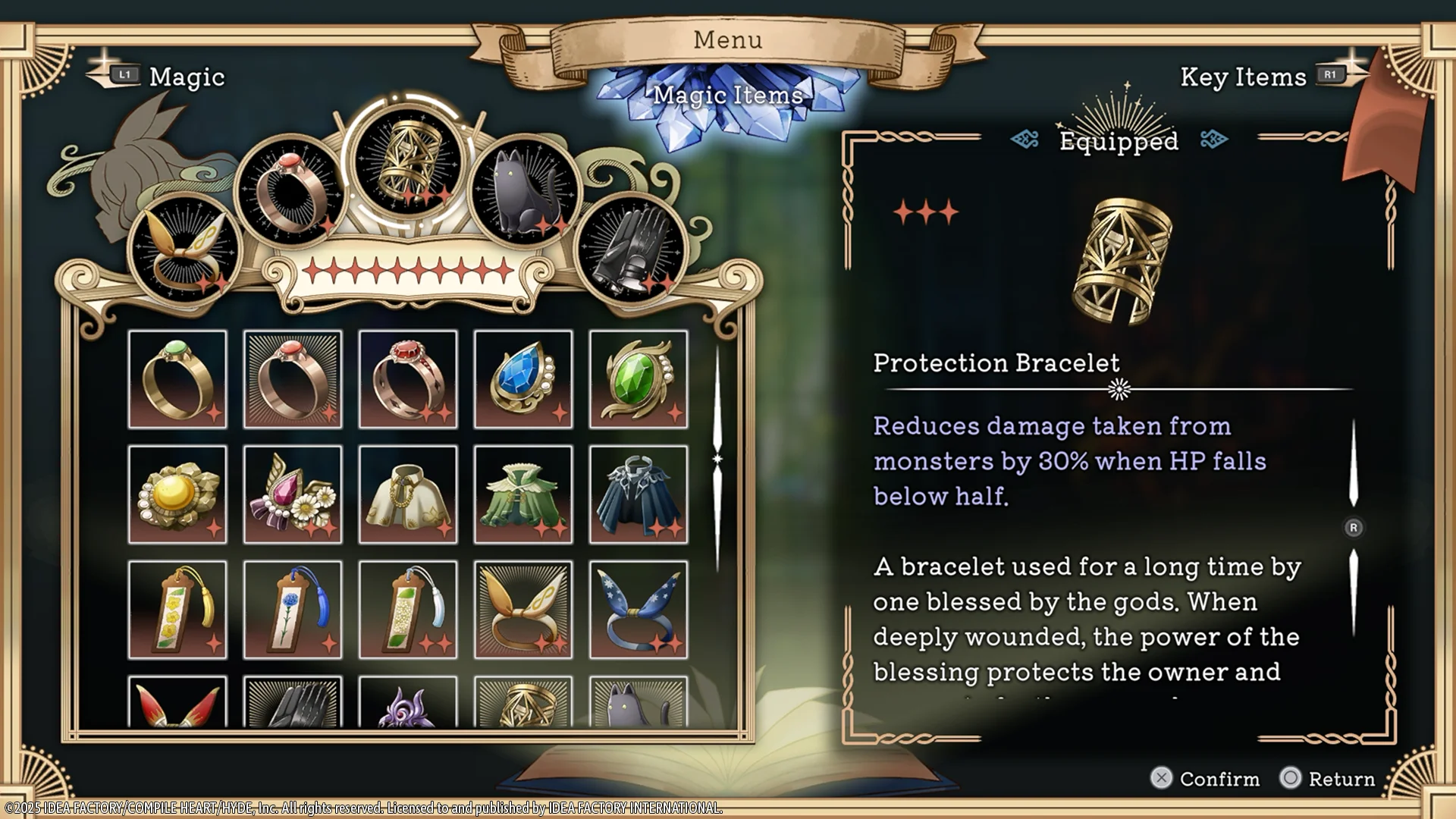Select the equipped Protection Bracelet carousel slot
The width and height of the screenshot is (1456, 819).
tap(408, 159)
